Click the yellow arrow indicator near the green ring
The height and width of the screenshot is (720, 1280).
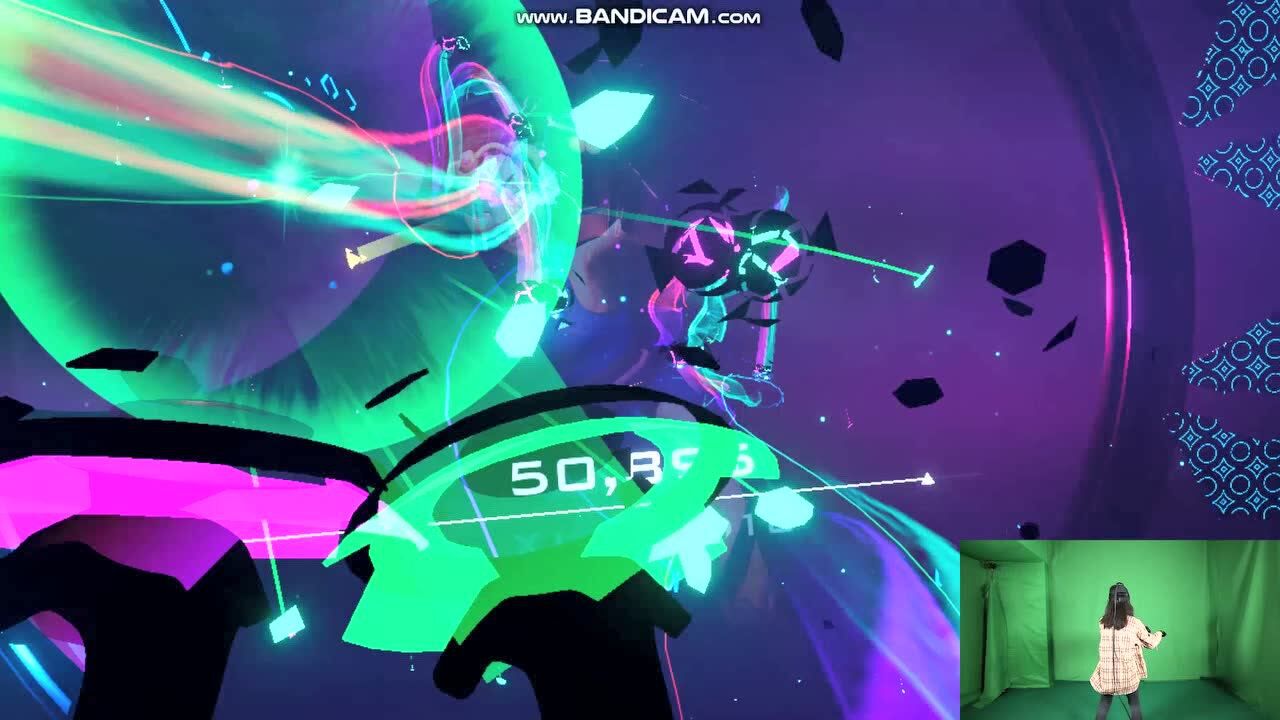coord(352,258)
